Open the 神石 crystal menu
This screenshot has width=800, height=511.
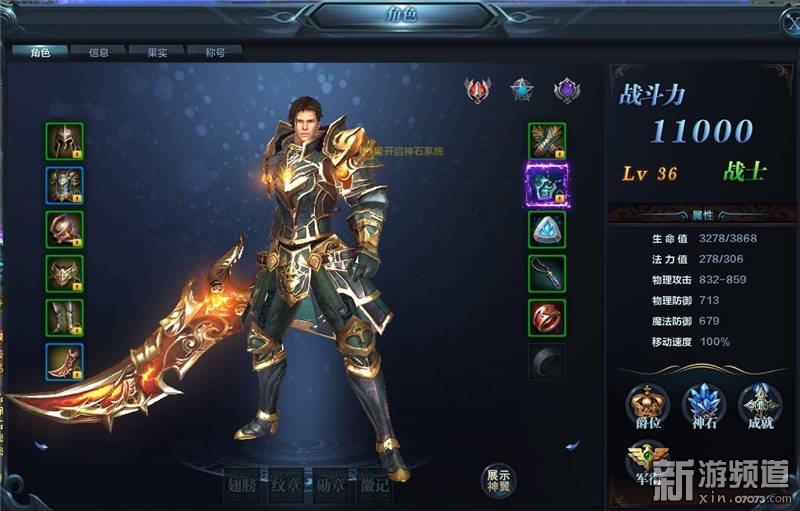[x=703, y=406]
